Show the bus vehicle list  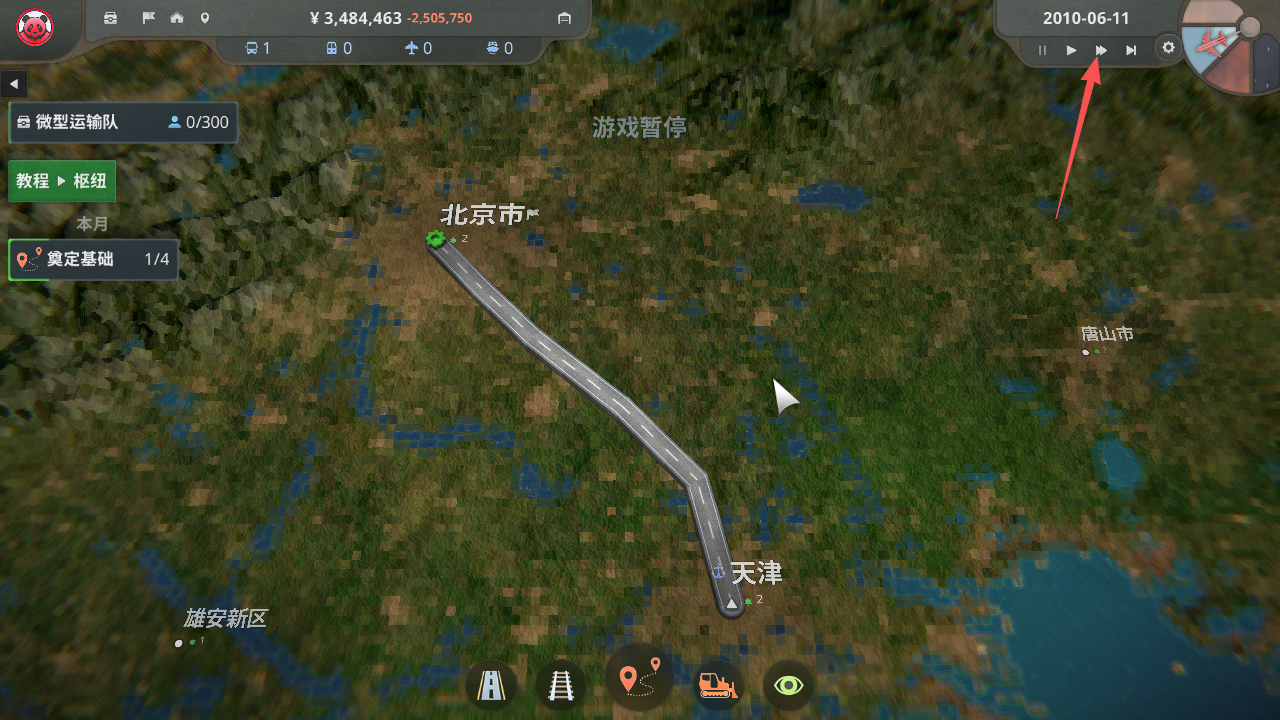point(258,48)
